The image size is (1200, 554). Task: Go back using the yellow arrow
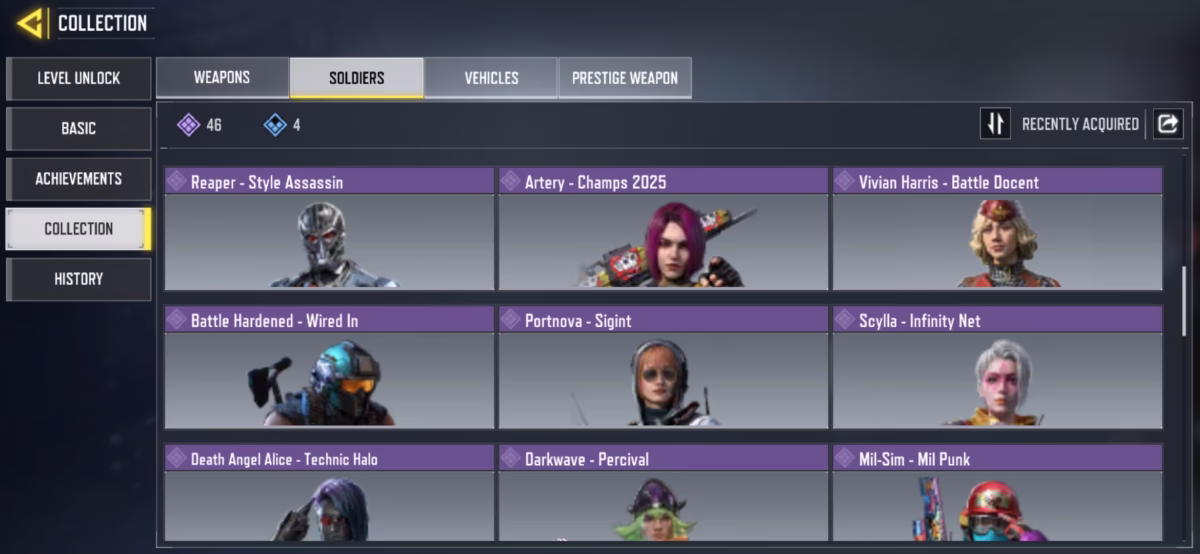(30, 23)
